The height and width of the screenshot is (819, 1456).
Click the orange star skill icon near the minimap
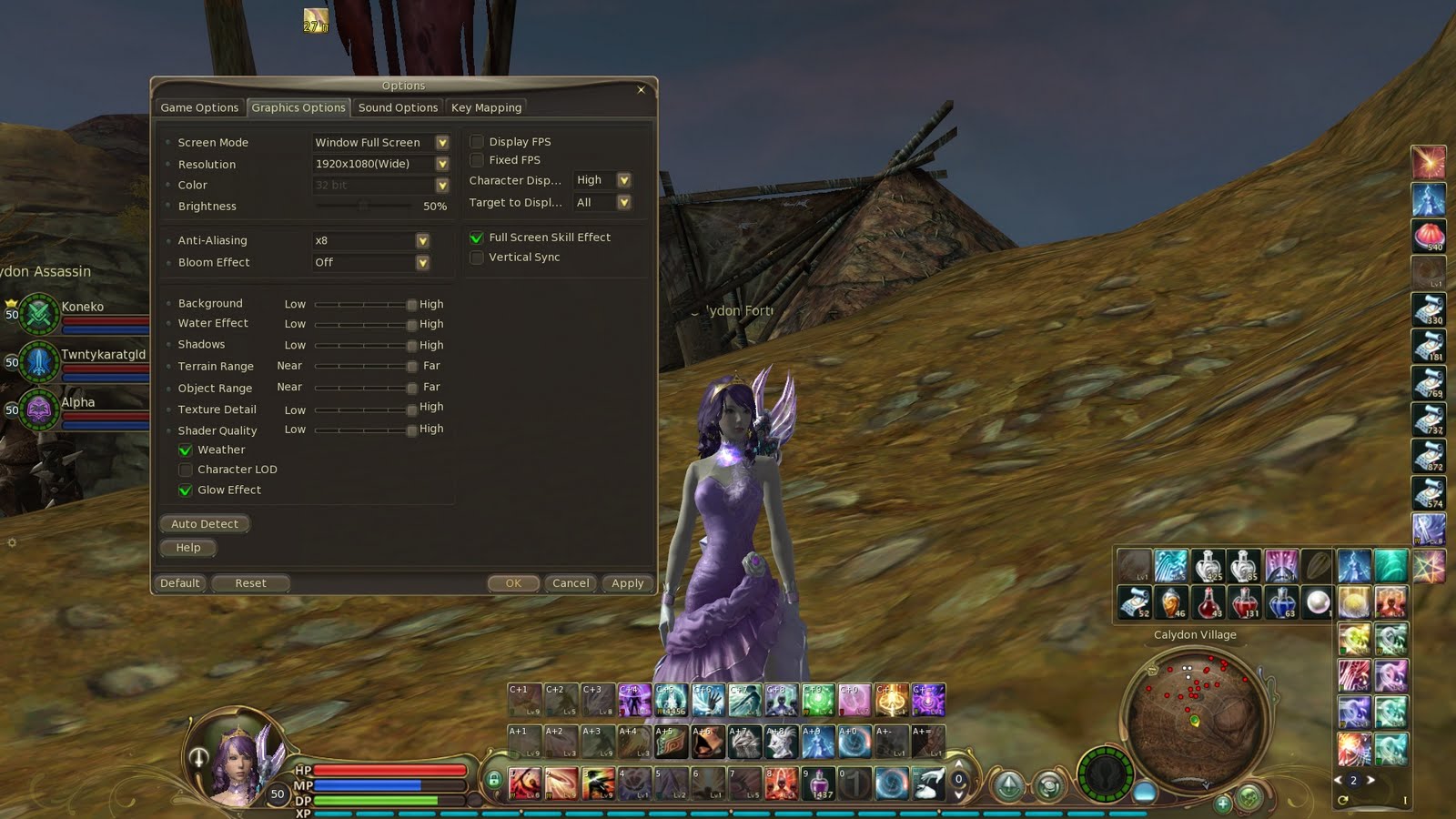[x=1431, y=566]
